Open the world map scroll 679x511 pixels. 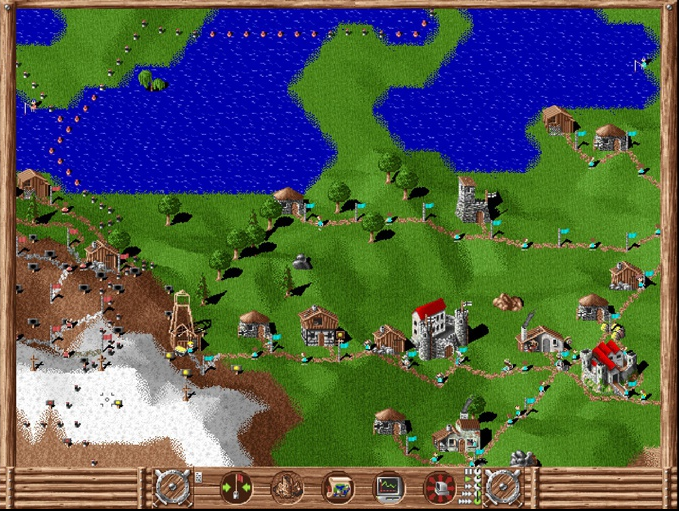[x=337, y=488]
